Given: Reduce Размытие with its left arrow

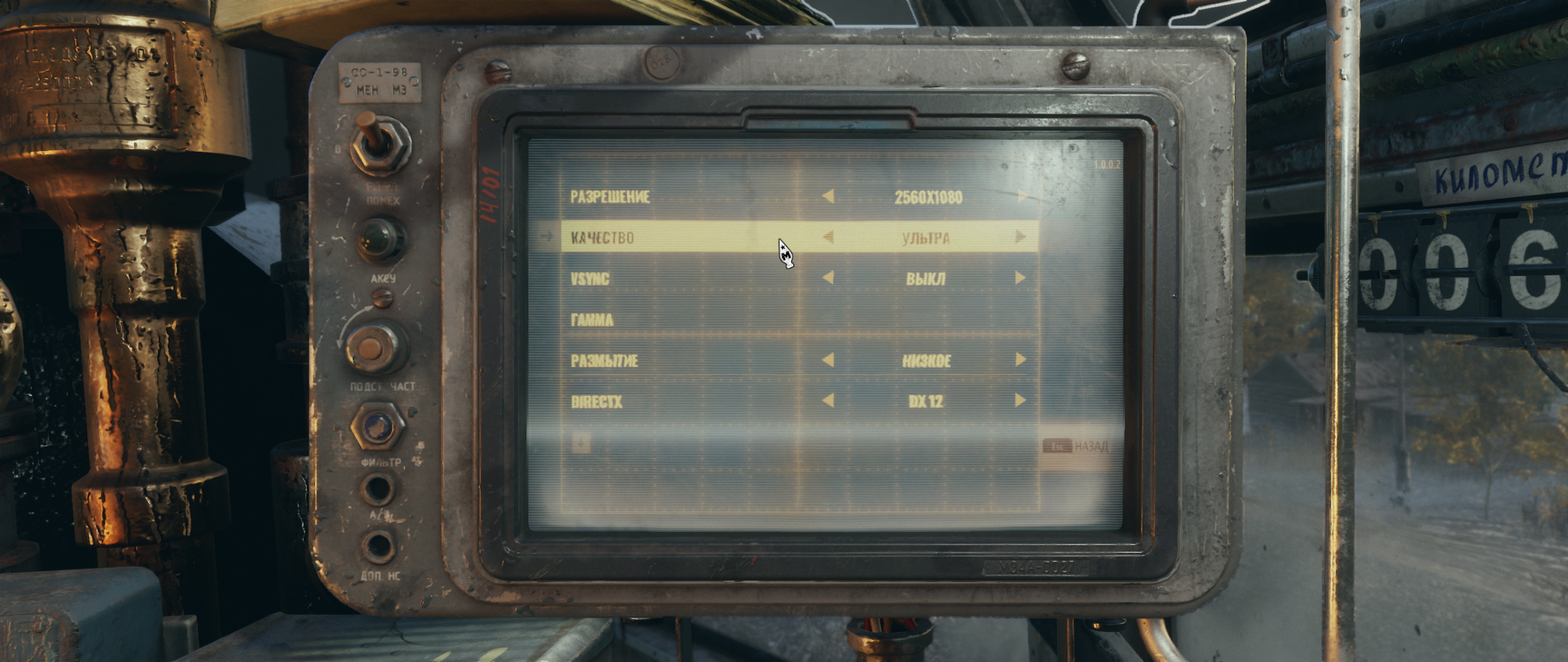Looking at the screenshot, I should (828, 360).
